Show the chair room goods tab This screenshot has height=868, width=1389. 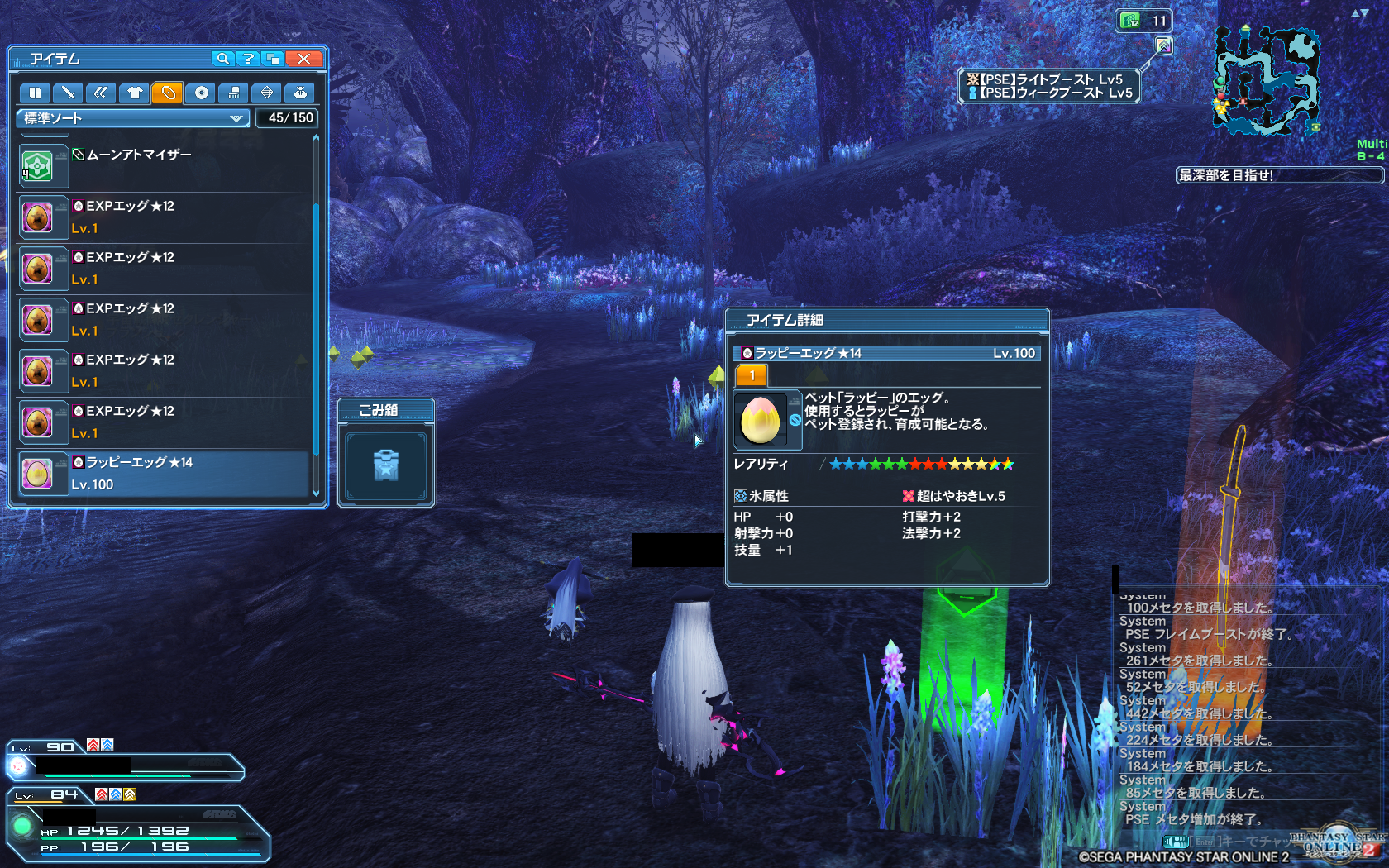(234, 93)
